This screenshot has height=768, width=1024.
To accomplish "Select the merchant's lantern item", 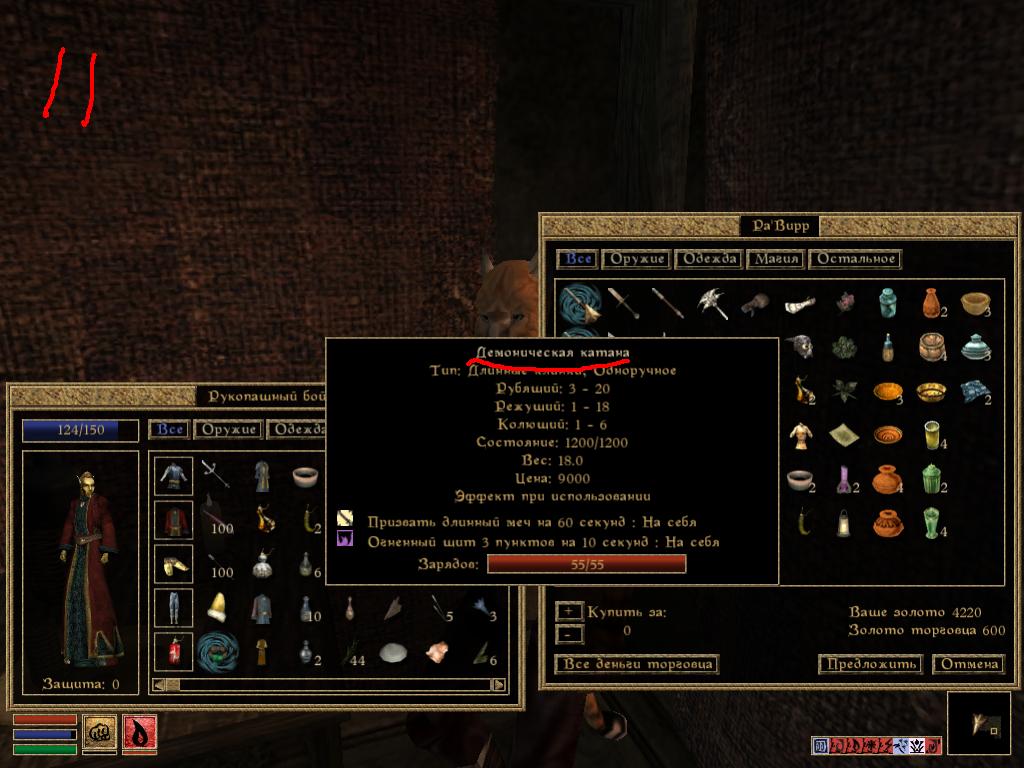I will 845,522.
